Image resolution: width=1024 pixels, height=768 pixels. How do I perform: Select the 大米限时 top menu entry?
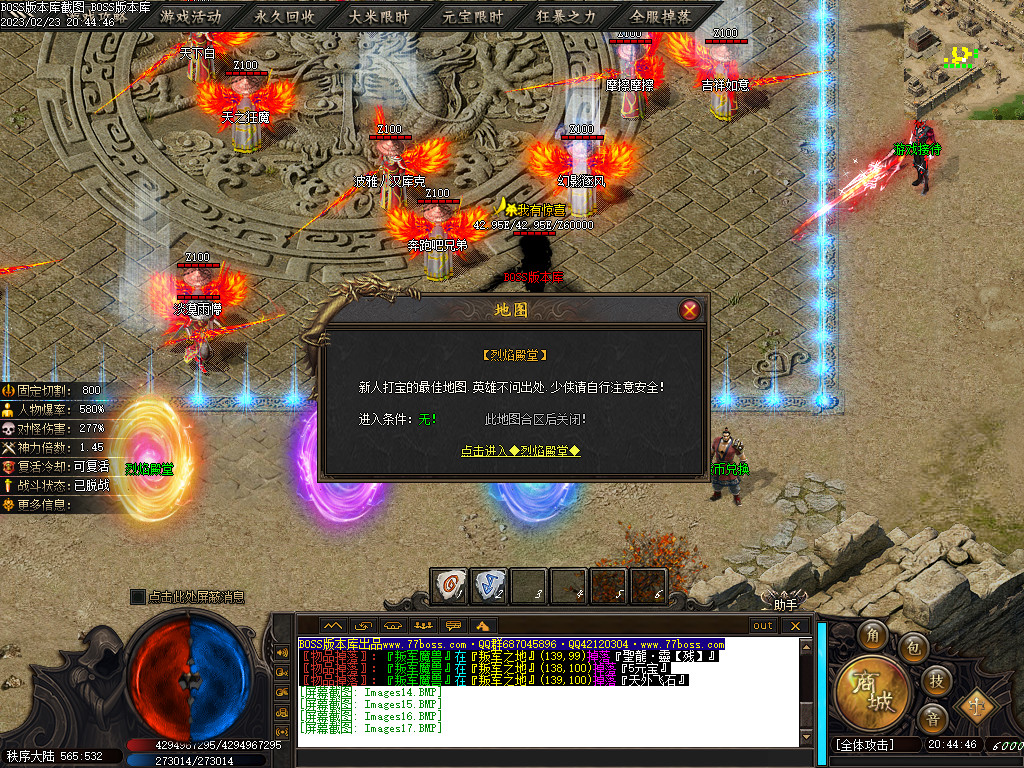[x=378, y=16]
